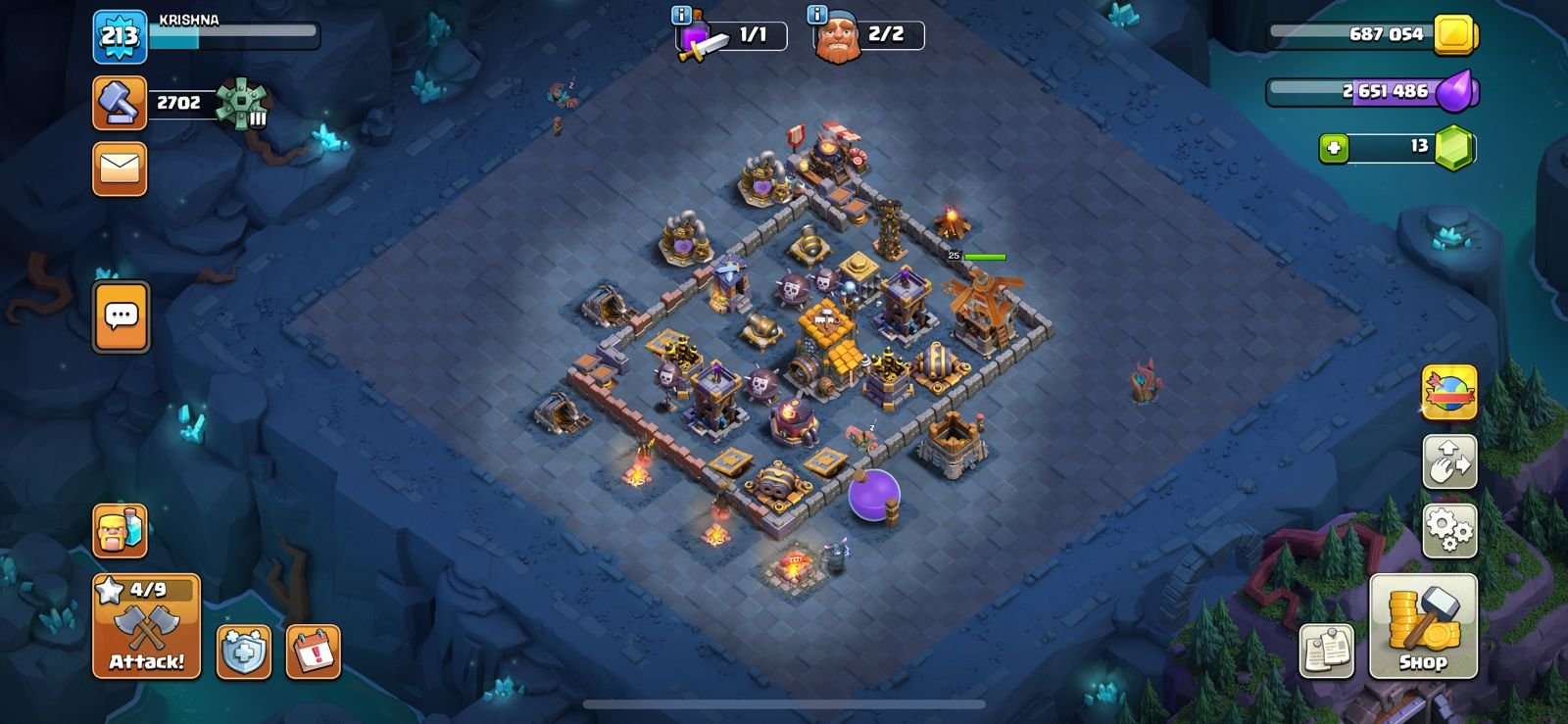Open the mail inbox envelope

[120, 169]
